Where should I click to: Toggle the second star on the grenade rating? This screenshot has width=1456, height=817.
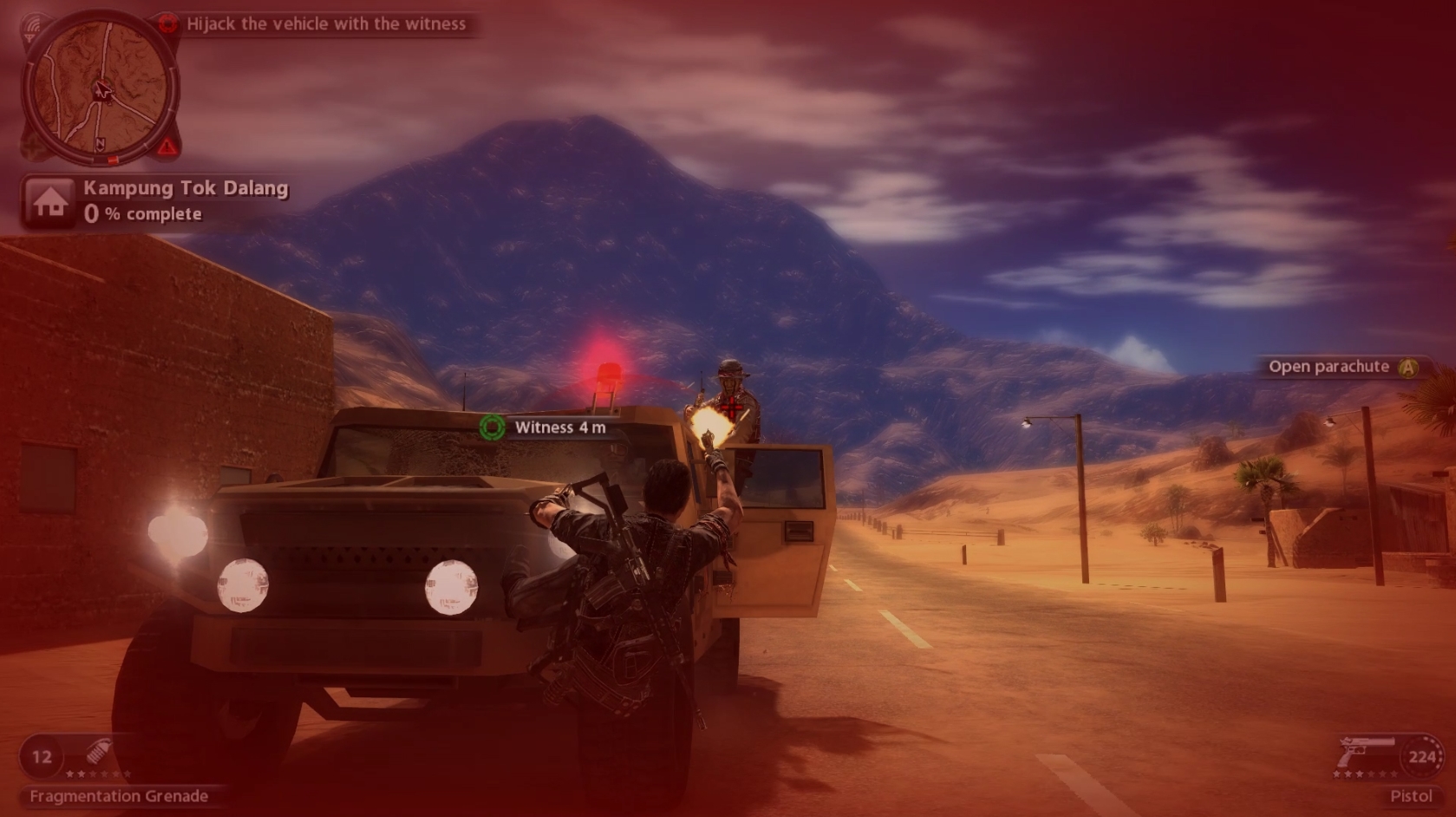(x=82, y=774)
